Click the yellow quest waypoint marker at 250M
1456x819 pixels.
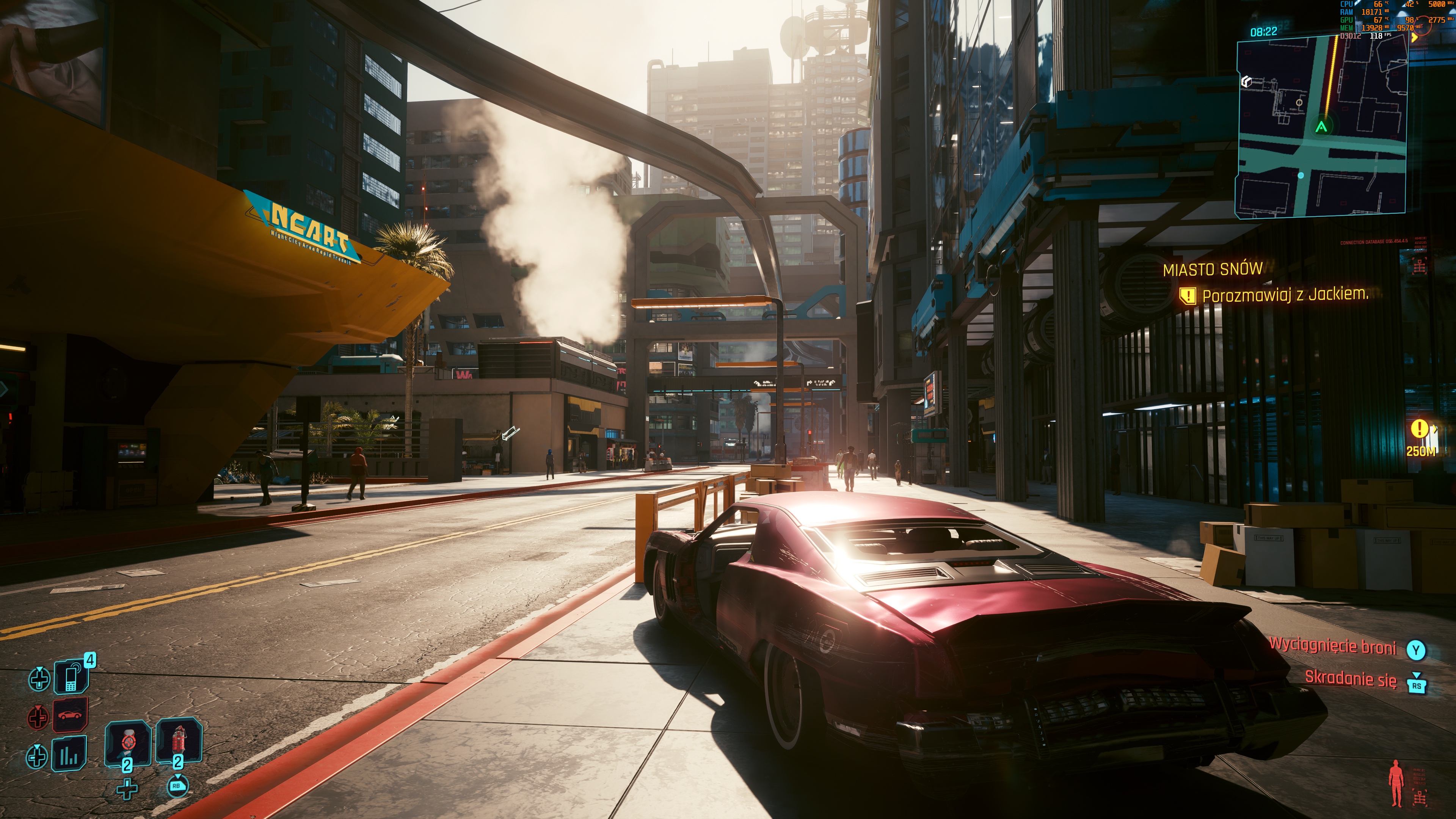coord(1419,429)
